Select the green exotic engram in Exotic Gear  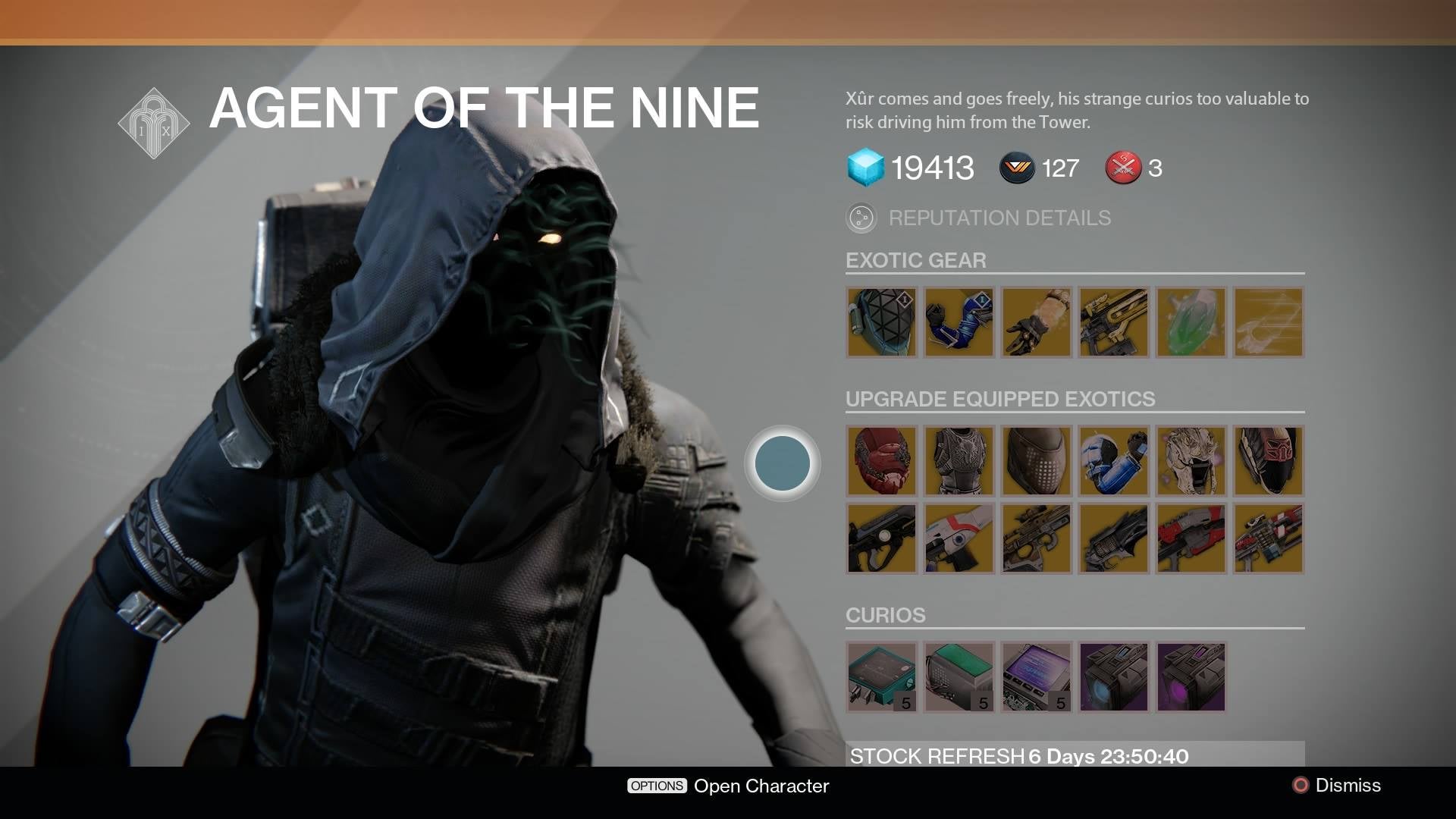1189,322
